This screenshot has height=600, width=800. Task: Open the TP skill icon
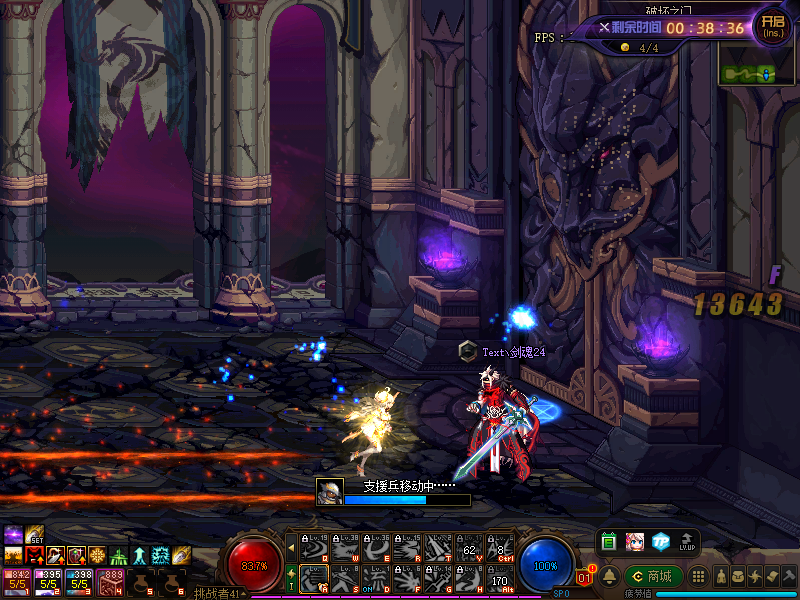click(660, 541)
